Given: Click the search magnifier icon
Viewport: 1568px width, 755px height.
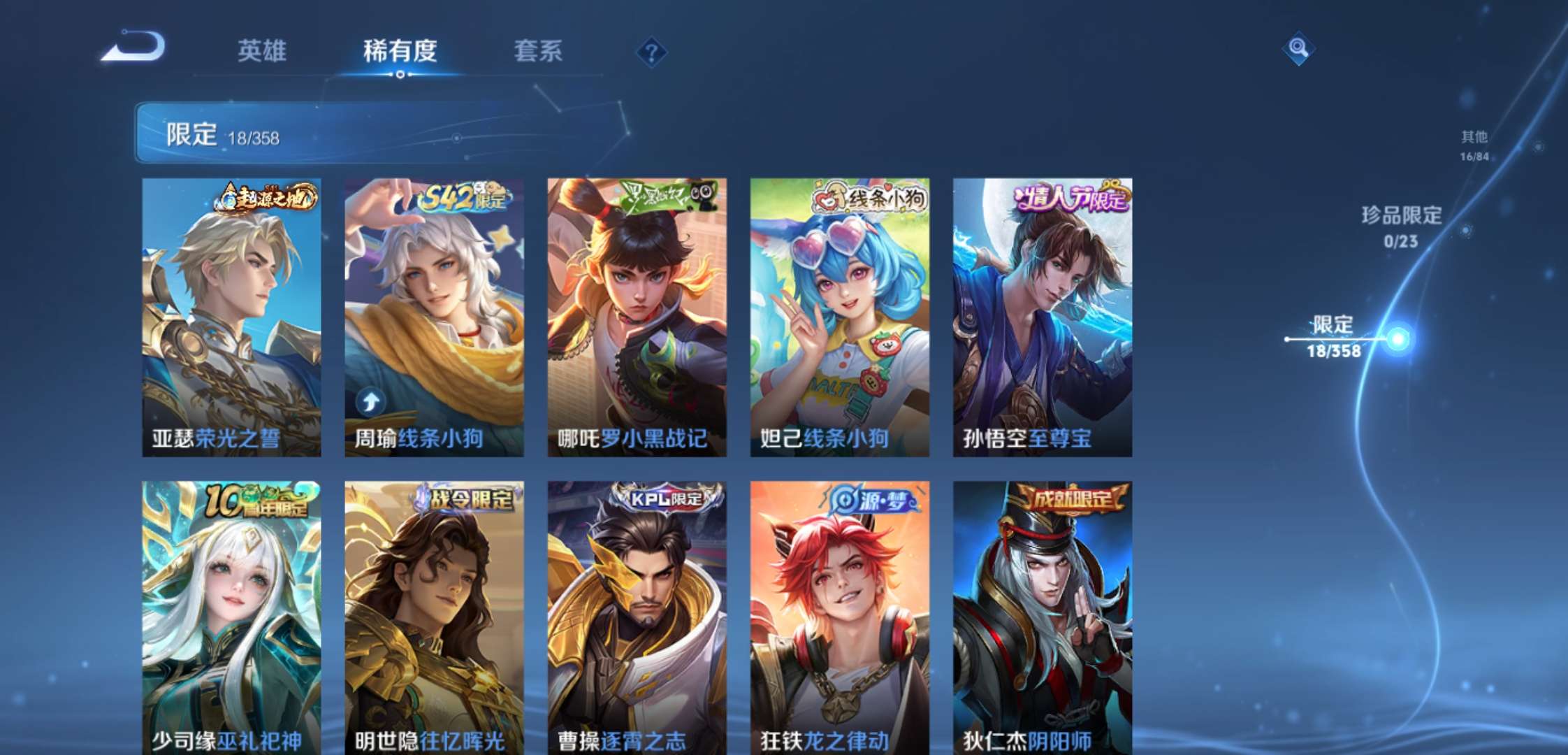Looking at the screenshot, I should 1298,50.
